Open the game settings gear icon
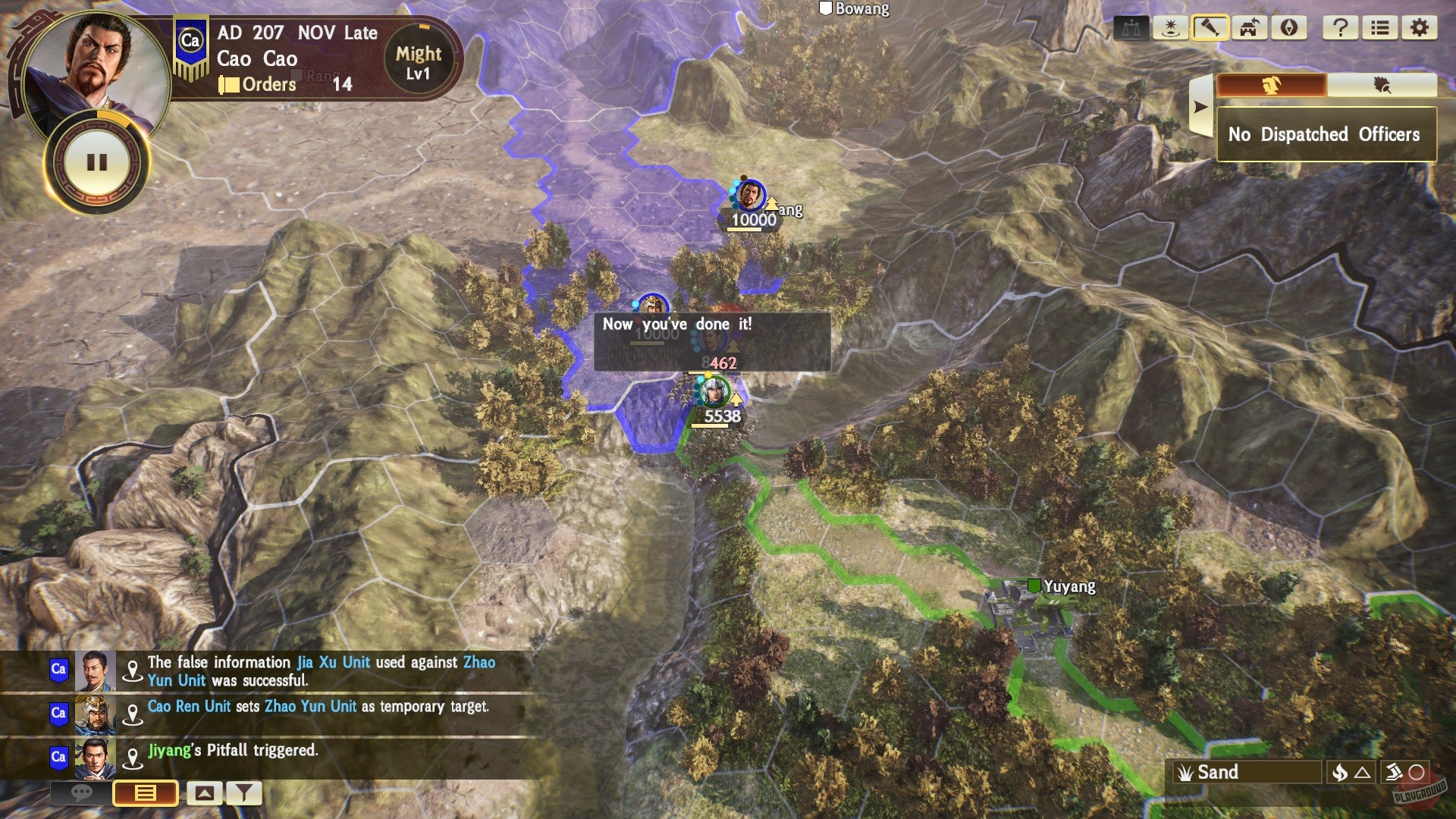The image size is (1456, 819). [1420, 28]
